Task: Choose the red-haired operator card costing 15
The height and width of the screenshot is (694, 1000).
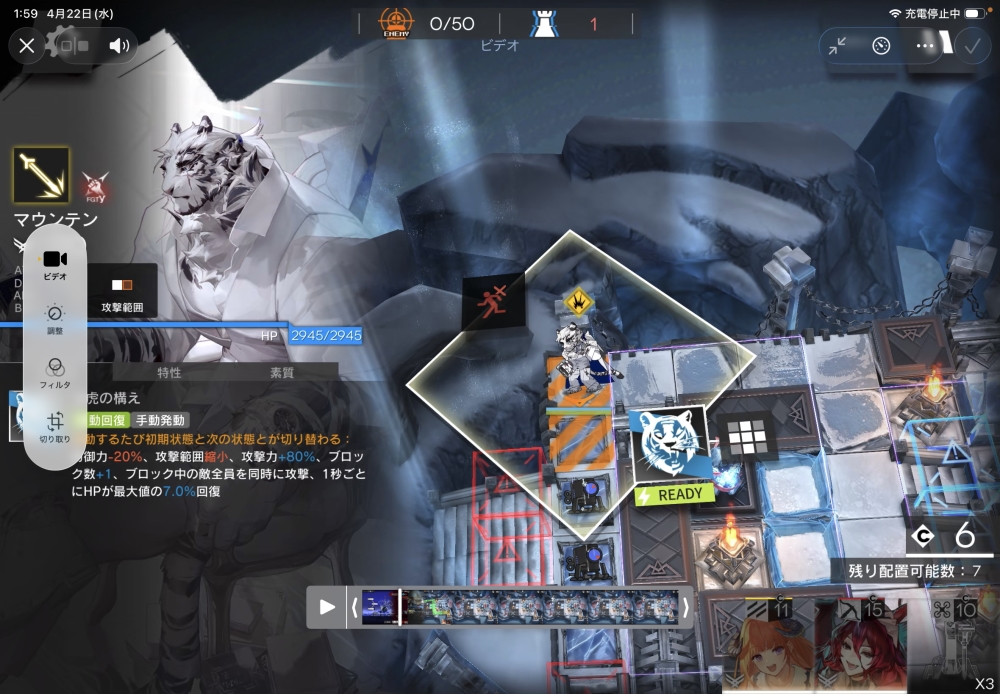Action: [857, 643]
